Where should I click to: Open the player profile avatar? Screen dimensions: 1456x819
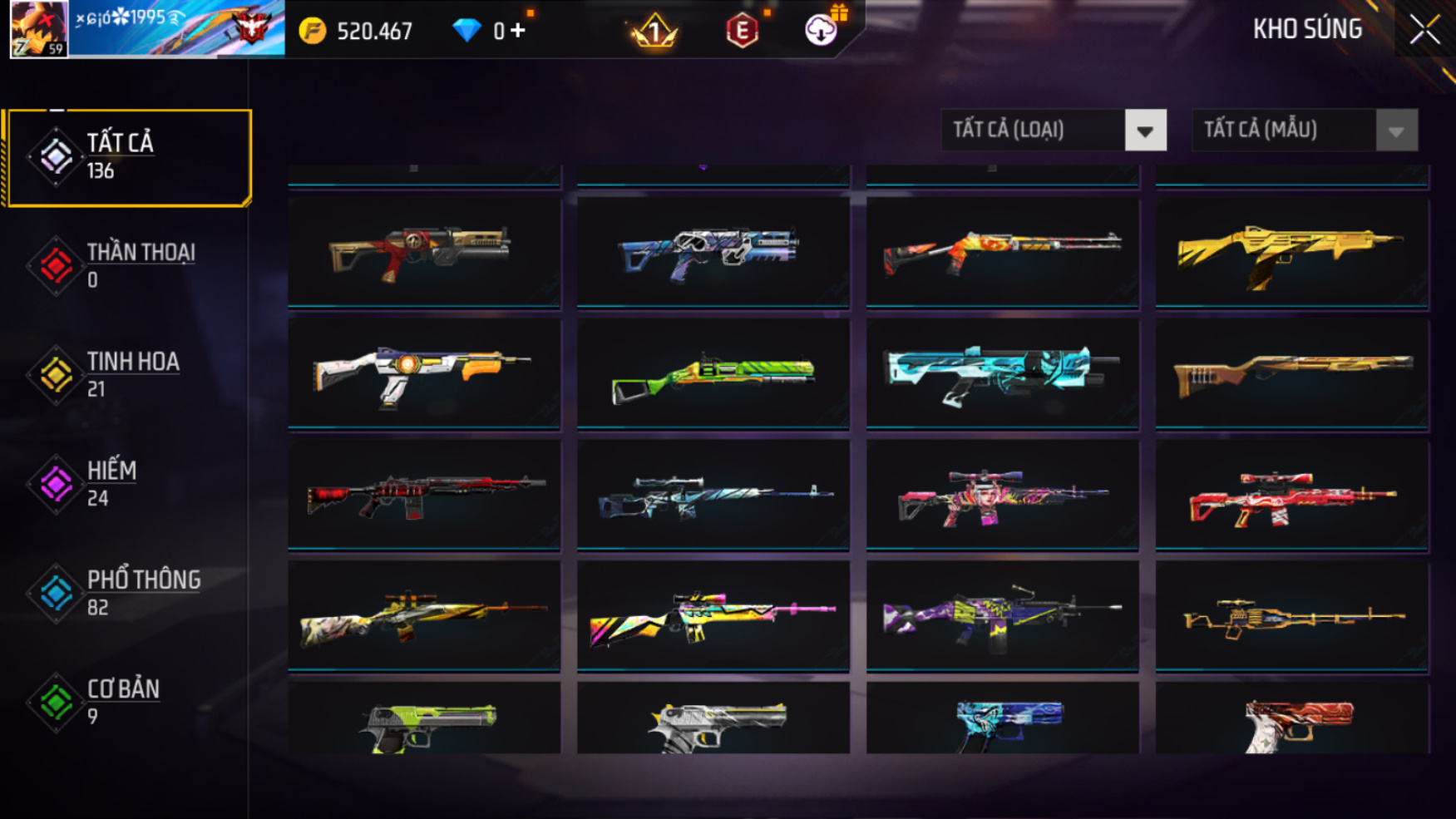pos(39,30)
